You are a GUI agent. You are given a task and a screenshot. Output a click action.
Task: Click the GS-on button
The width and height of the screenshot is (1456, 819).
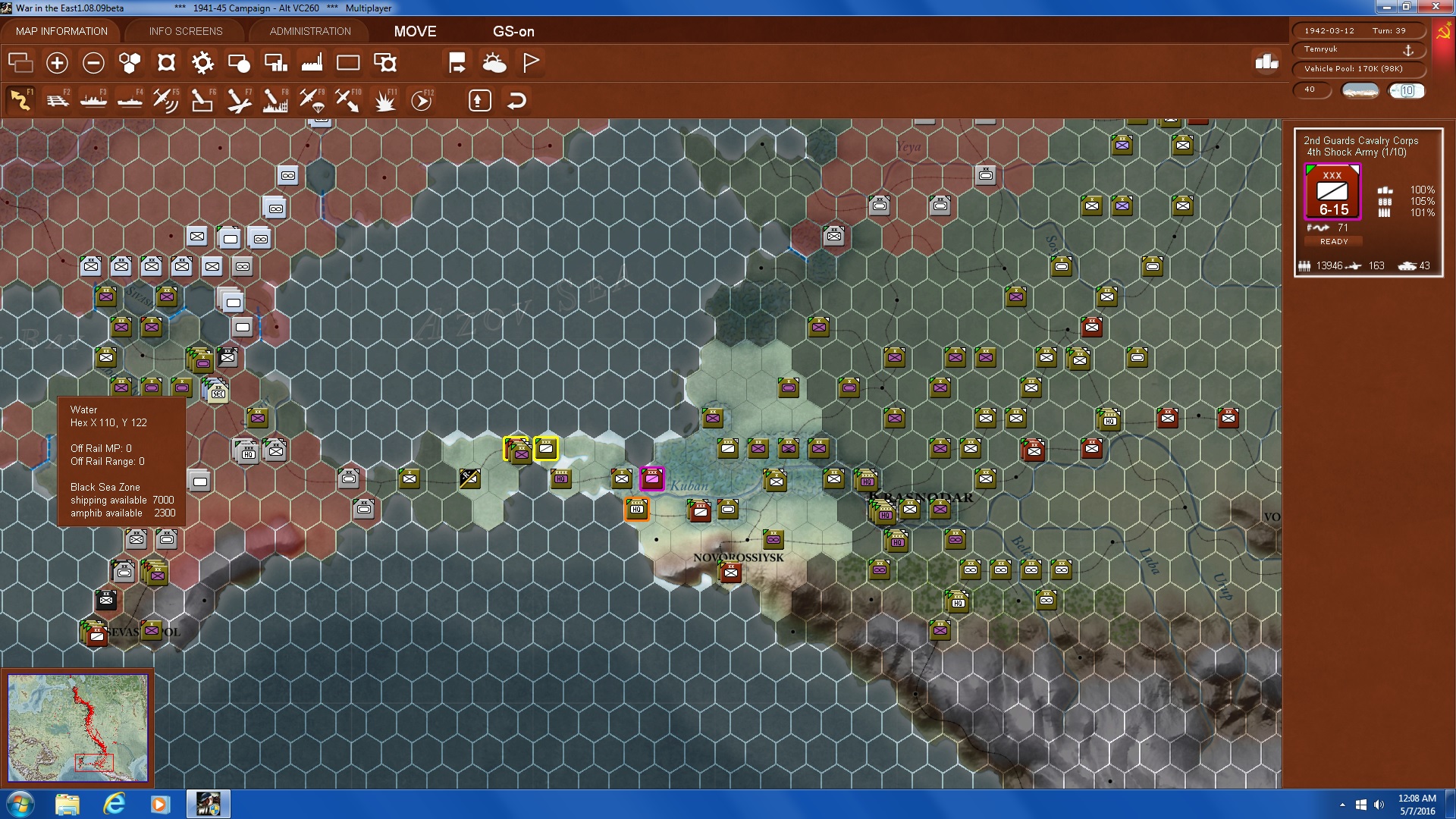514,33
